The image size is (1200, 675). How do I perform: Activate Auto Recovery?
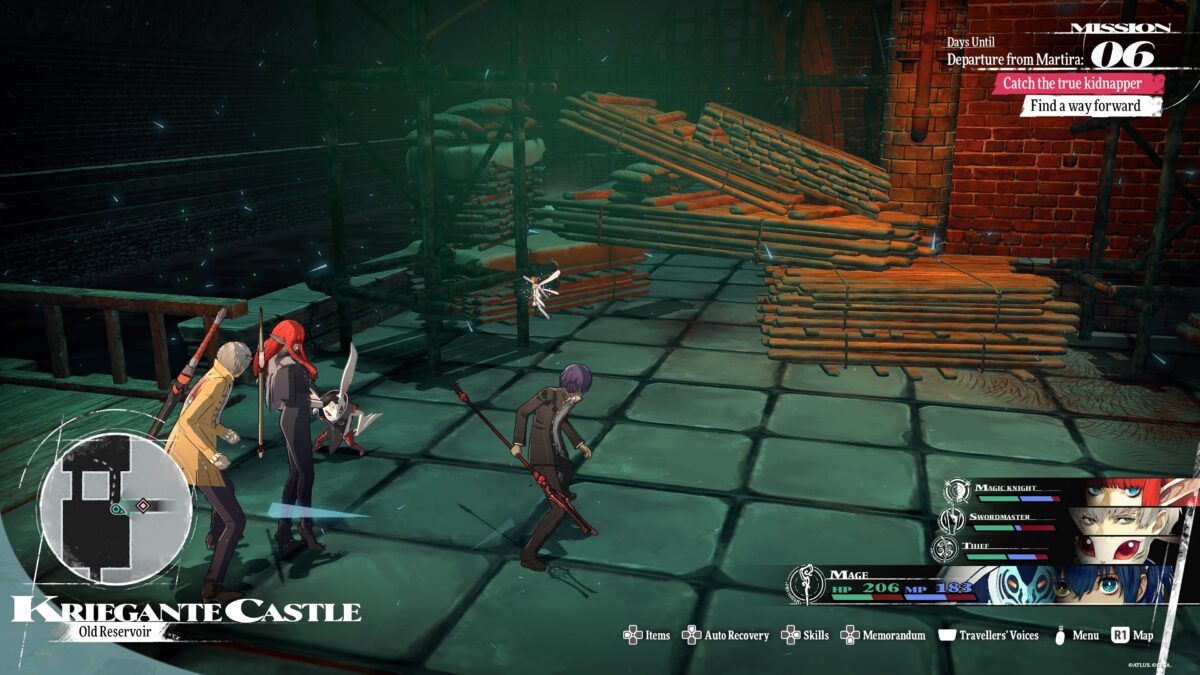(726, 635)
